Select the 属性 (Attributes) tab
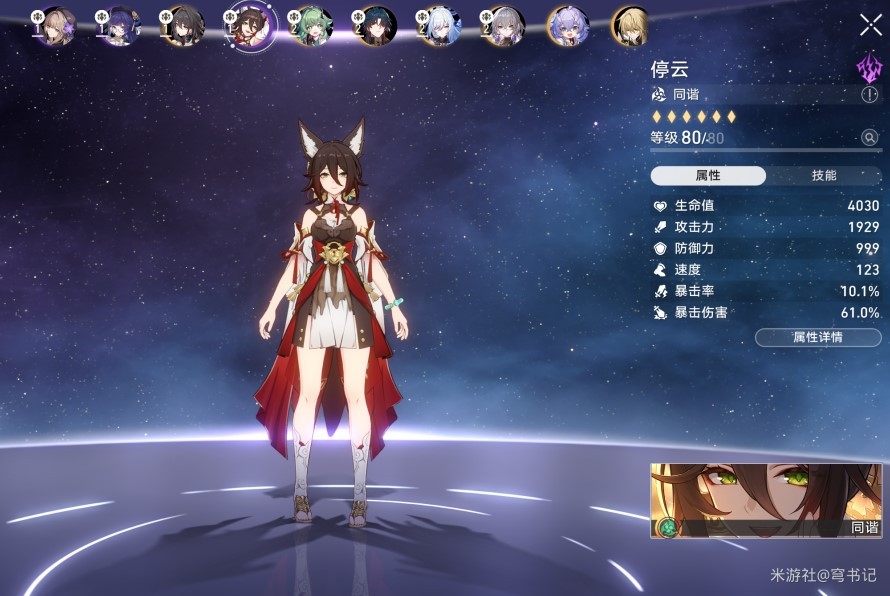Image resolution: width=890 pixels, height=596 pixels. coord(708,176)
